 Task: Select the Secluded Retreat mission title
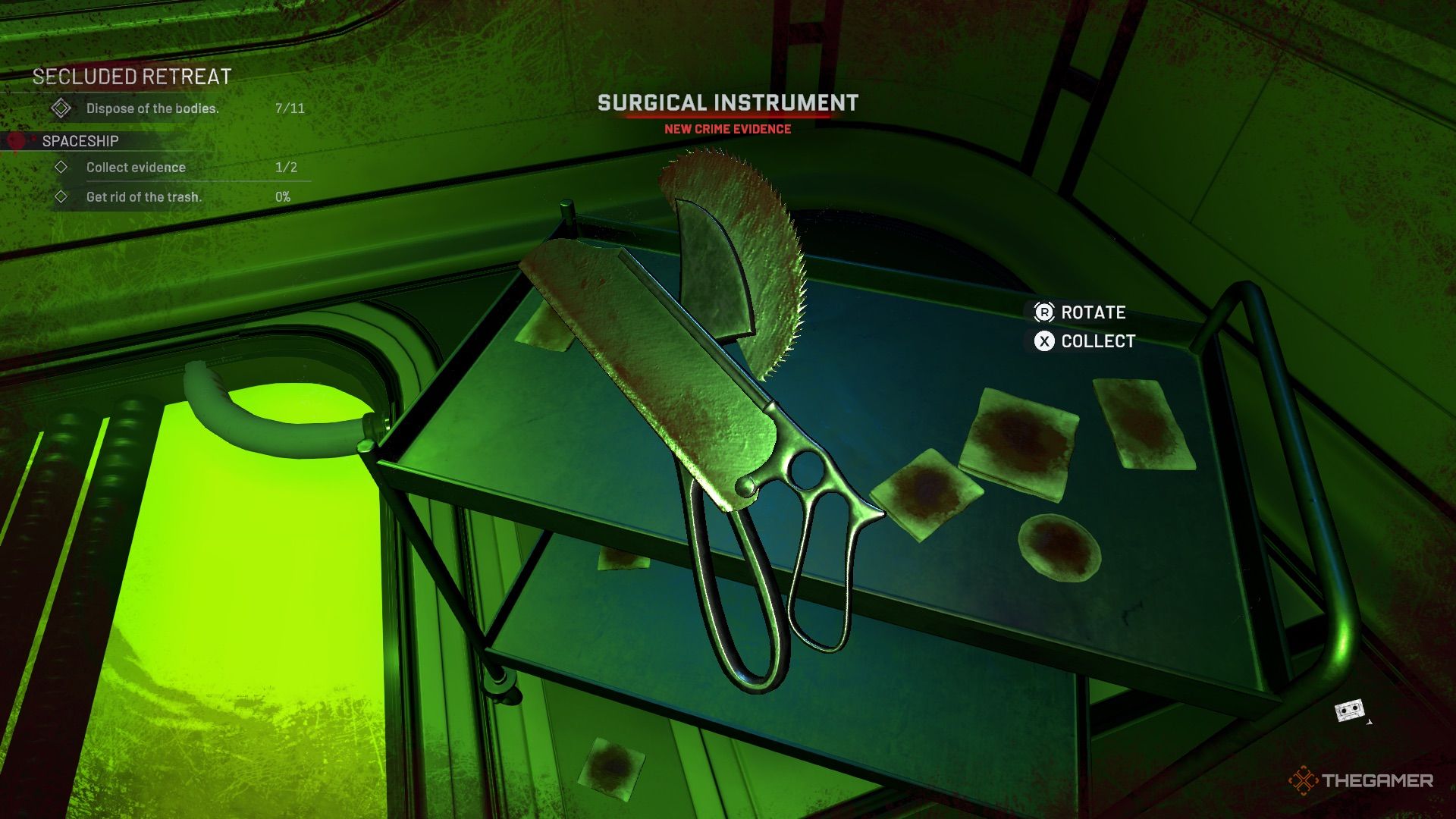tap(132, 77)
